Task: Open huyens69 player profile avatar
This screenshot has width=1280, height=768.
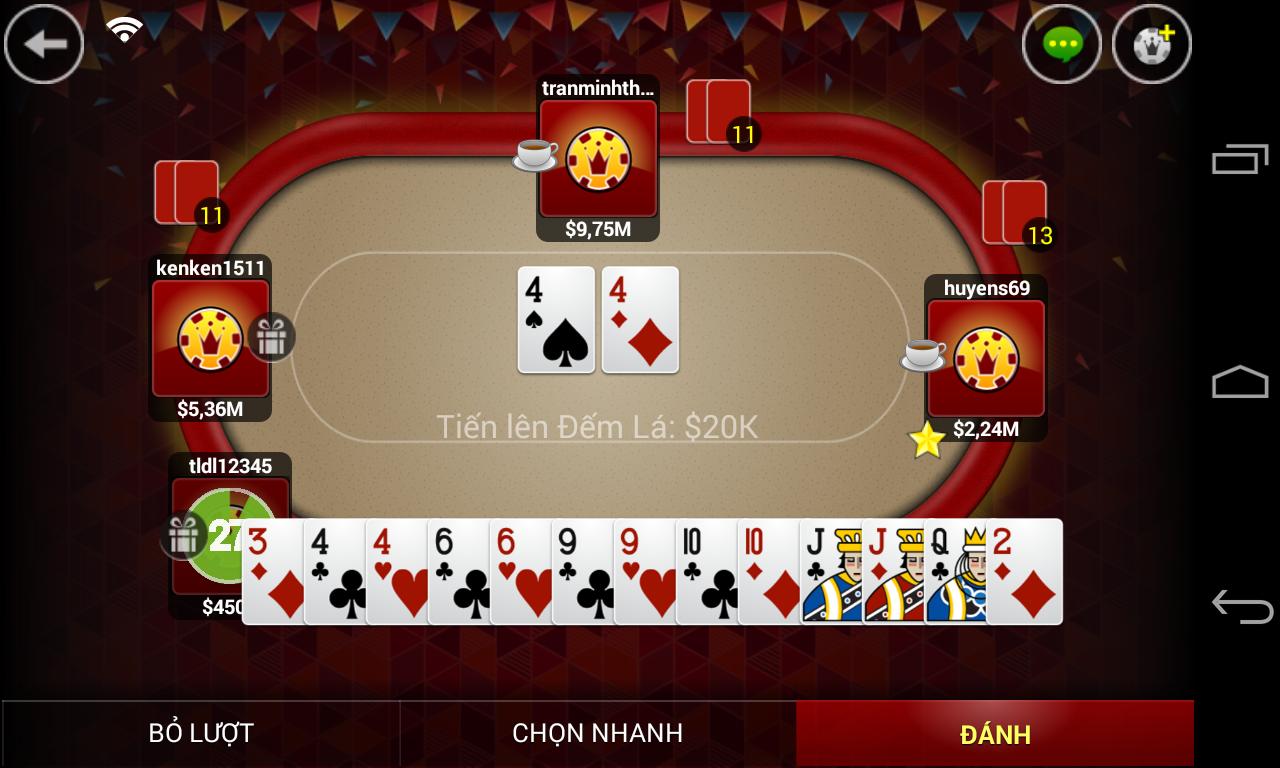Action: click(x=985, y=358)
